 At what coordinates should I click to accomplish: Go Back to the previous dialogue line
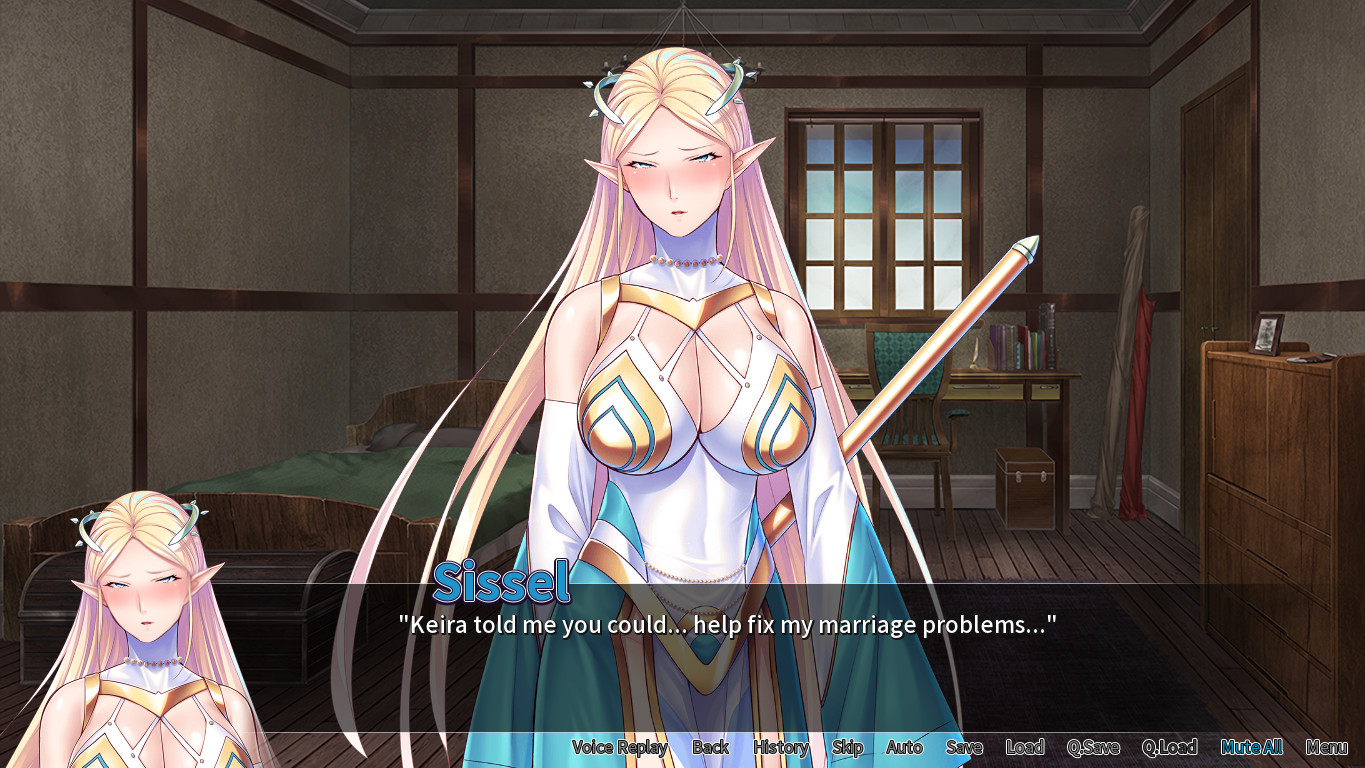point(712,747)
